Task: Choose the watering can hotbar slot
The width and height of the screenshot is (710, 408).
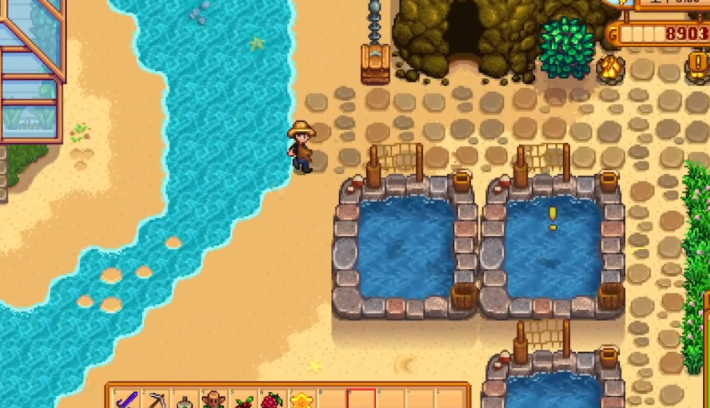Action: coord(185,400)
